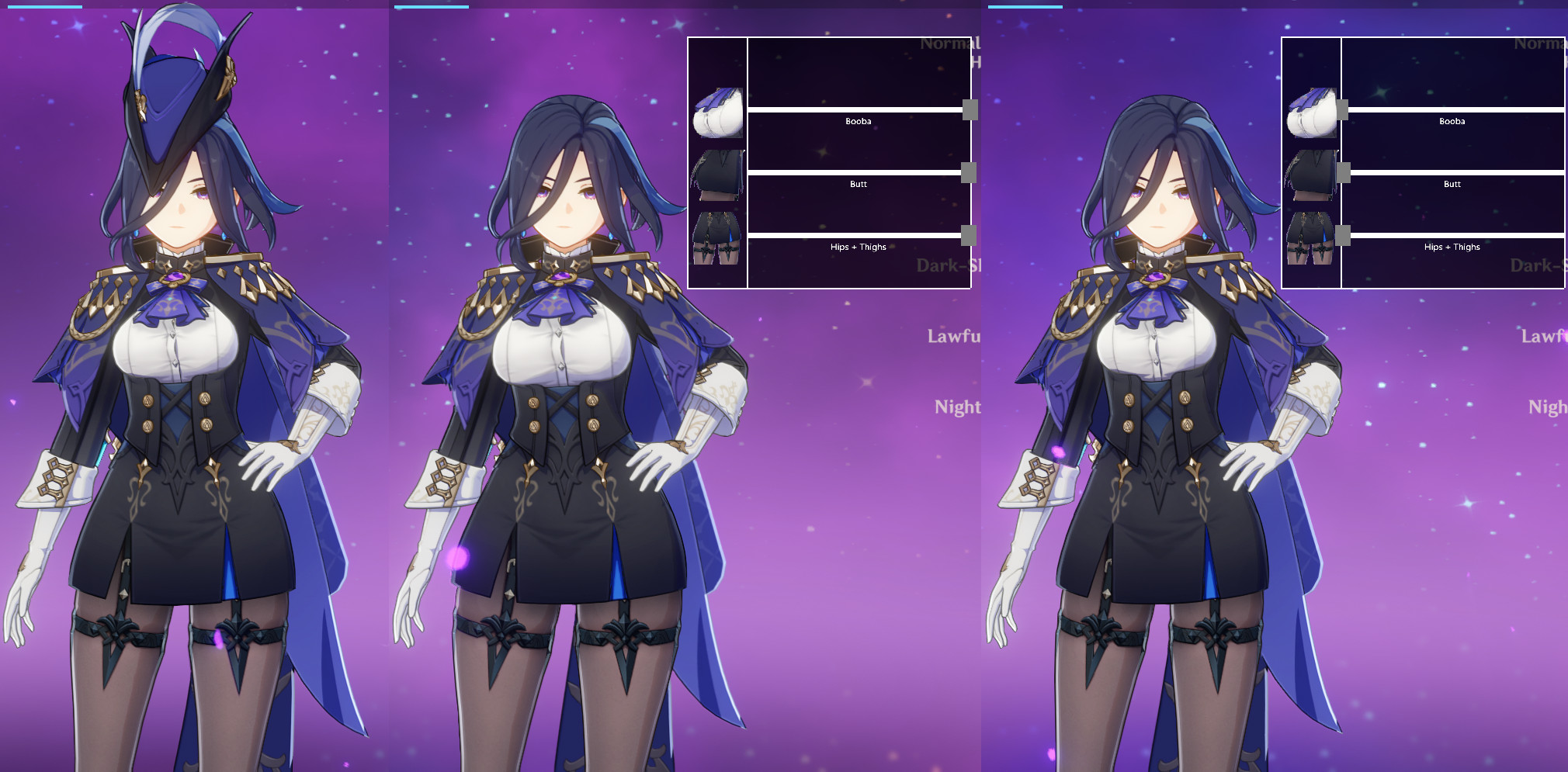The image size is (1568, 772).
Task: Click the Booba slider label text
Action: pyautogui.click(x=859, y=121)
